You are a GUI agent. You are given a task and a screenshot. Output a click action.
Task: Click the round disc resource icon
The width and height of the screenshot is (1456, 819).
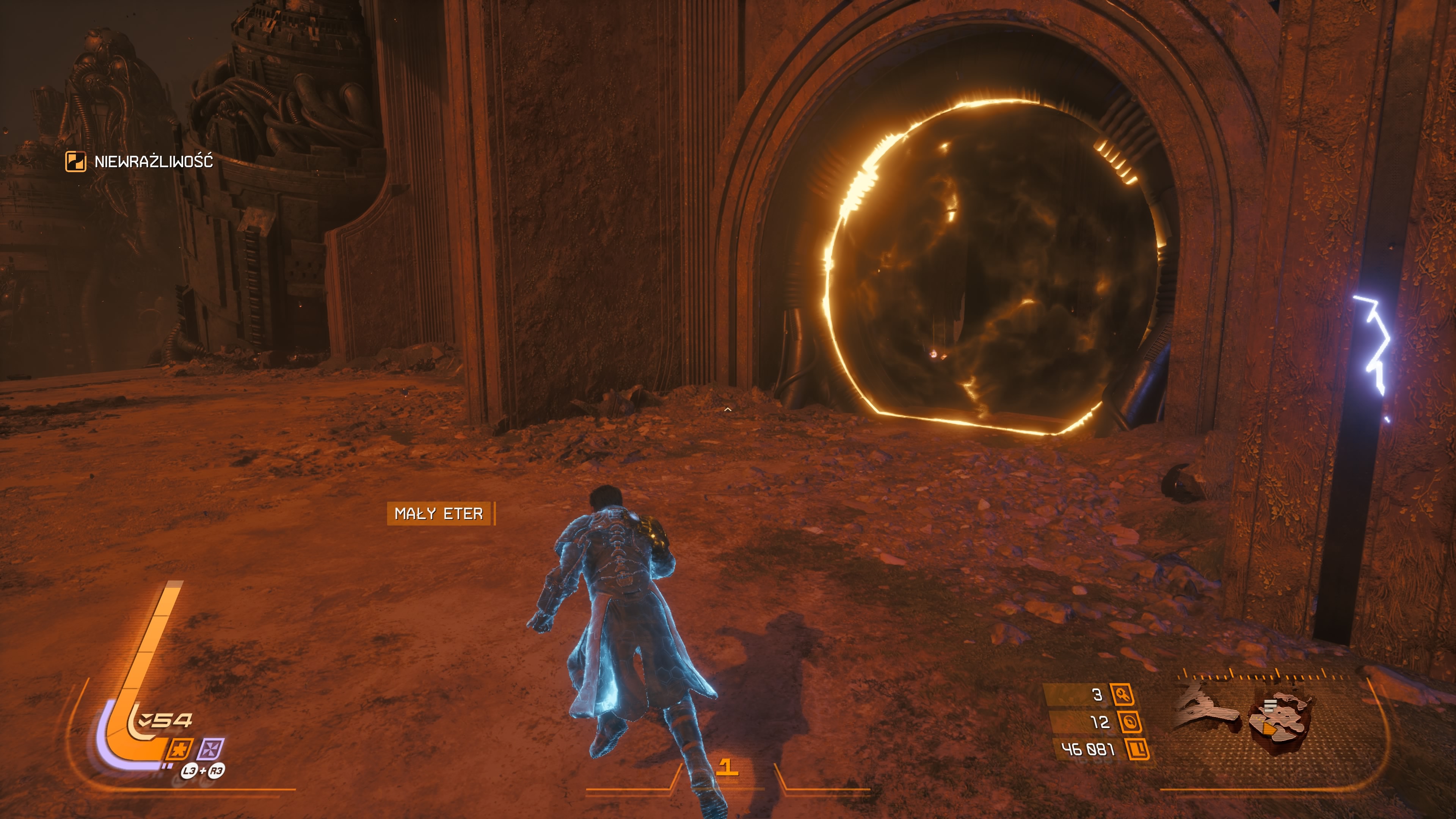(x=1129, y=722)
